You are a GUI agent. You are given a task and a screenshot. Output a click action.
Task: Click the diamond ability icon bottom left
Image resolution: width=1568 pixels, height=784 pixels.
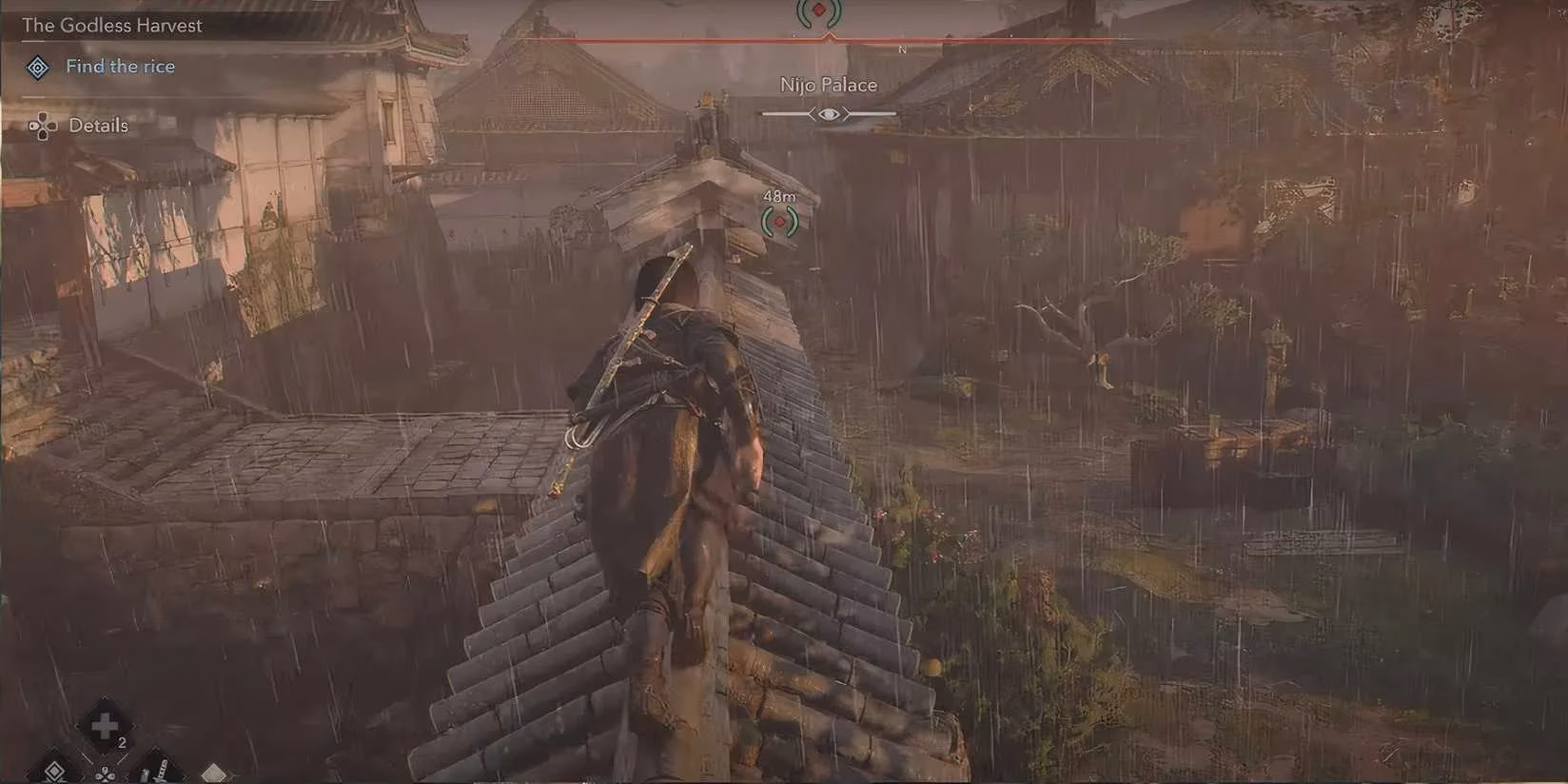pos(53,771)
